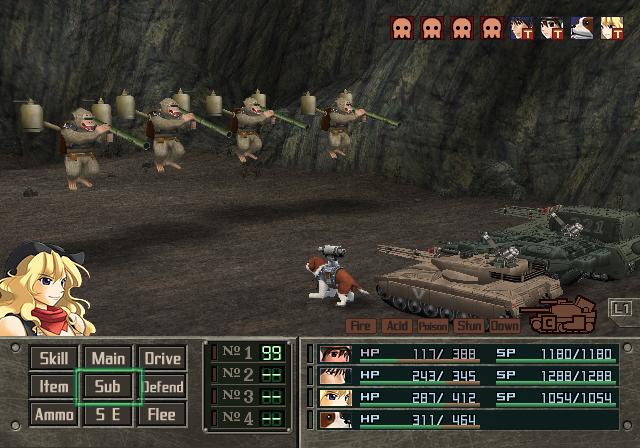Click the tank status icon

549,318
